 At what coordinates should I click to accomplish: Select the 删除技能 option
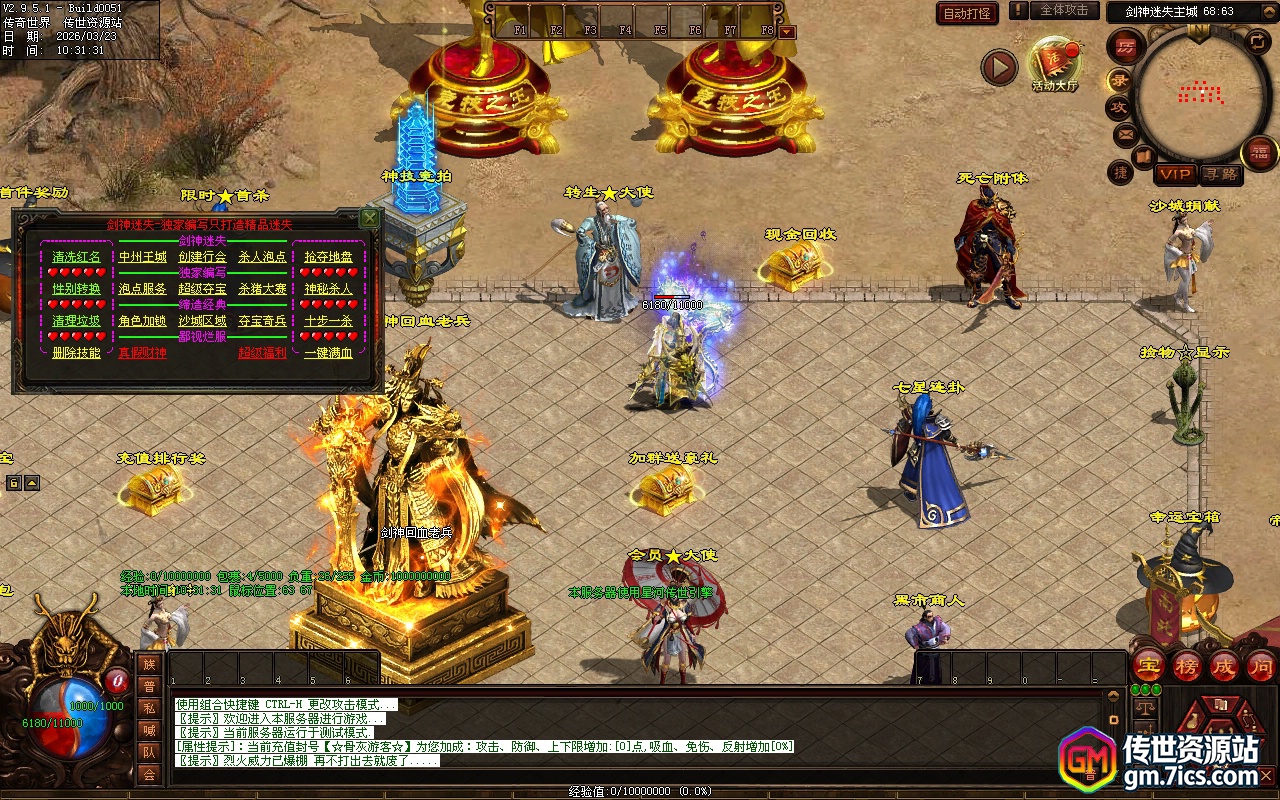77,353
